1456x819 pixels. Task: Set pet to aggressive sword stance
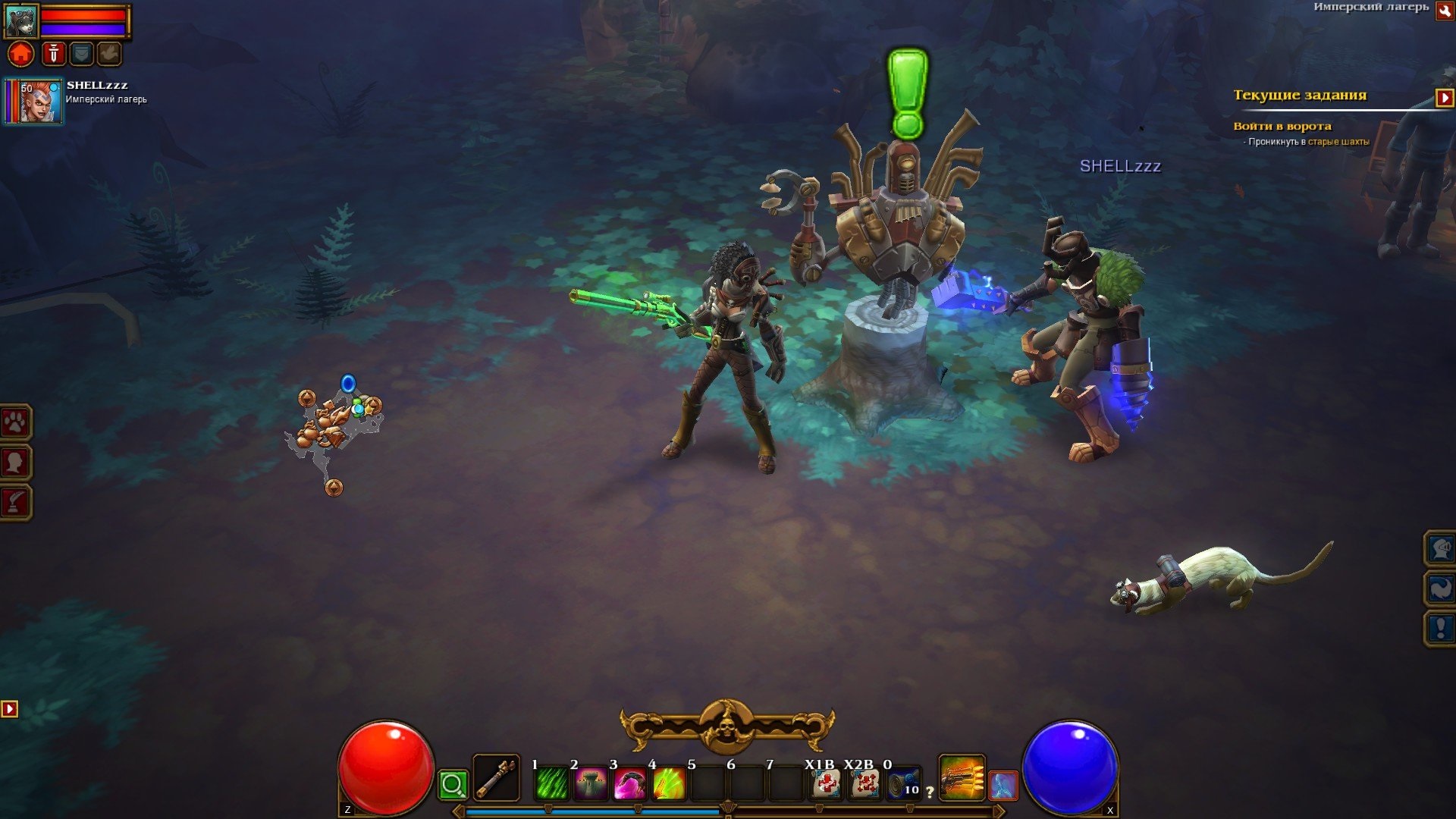(53, 54)
